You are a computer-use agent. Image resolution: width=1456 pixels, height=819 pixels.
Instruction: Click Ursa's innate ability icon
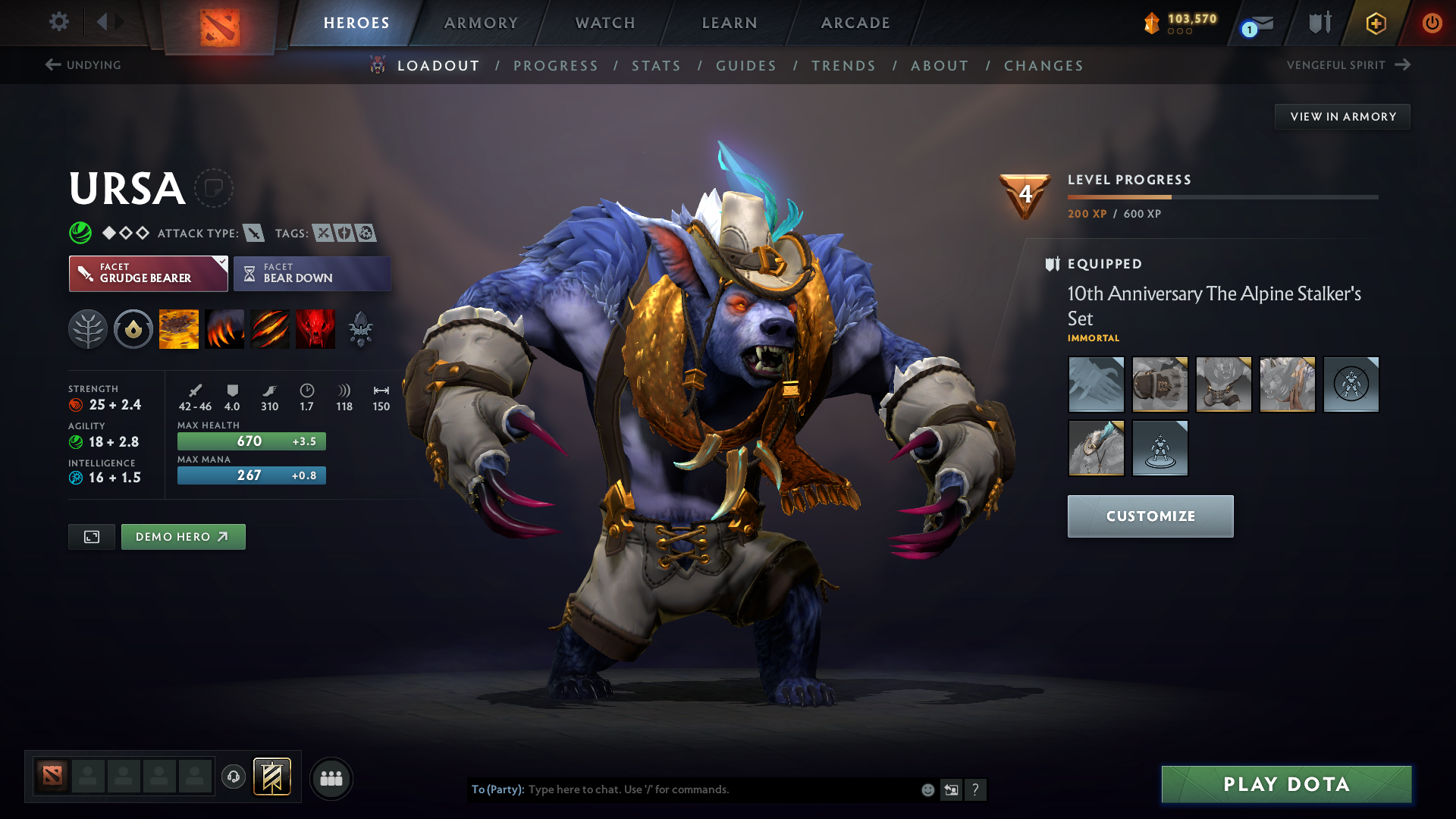[133, 328]
